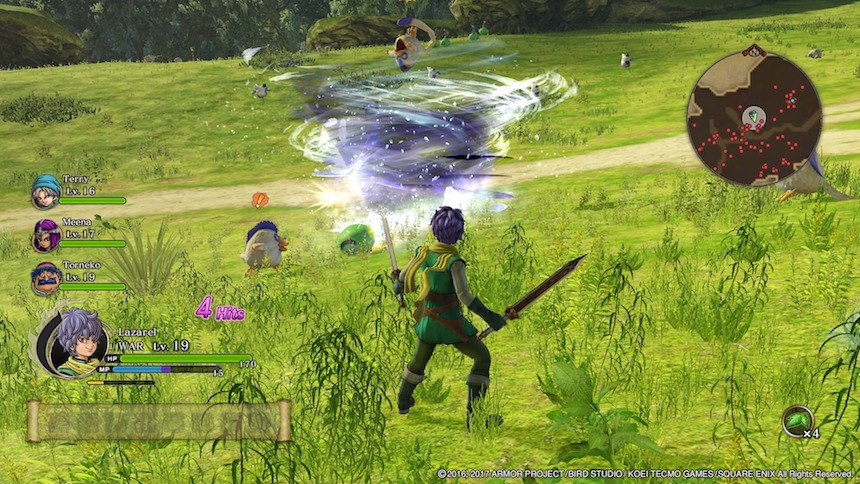Open the circular minimap
The image size is (860, 484).
[754, 119]
